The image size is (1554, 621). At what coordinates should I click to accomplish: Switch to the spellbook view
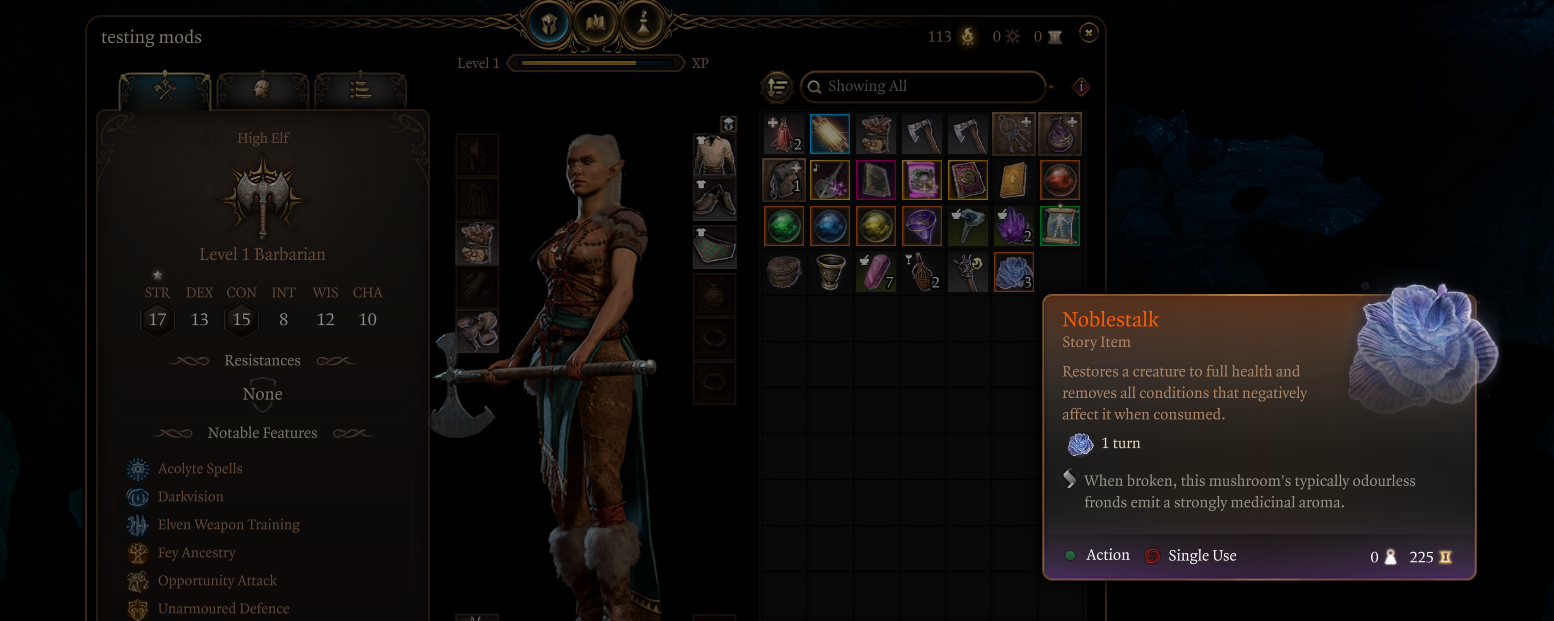(x=596, y=22)
